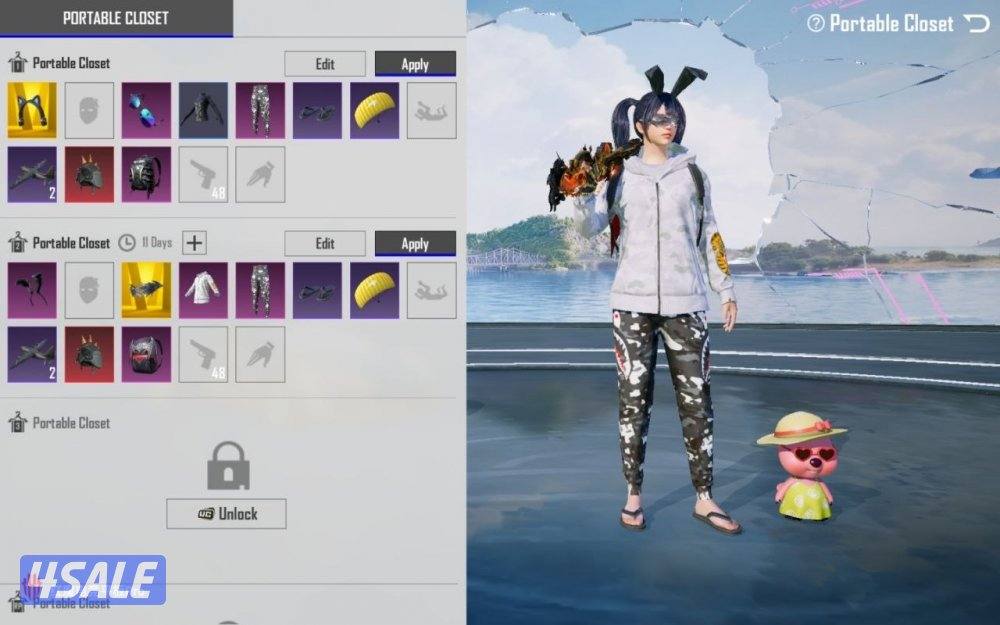Choose the blue sunglasses slot
Viewport: 1000px width, 625px height.
point(146,110)
